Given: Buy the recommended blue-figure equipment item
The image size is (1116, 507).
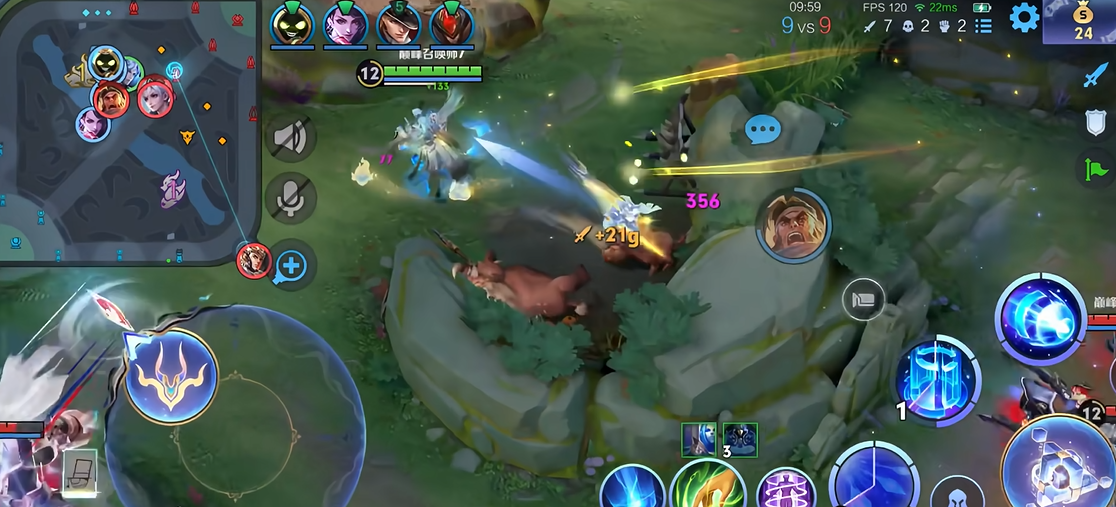Looking at the screenshot, I should pyautogui.click(x=699, y=439).
